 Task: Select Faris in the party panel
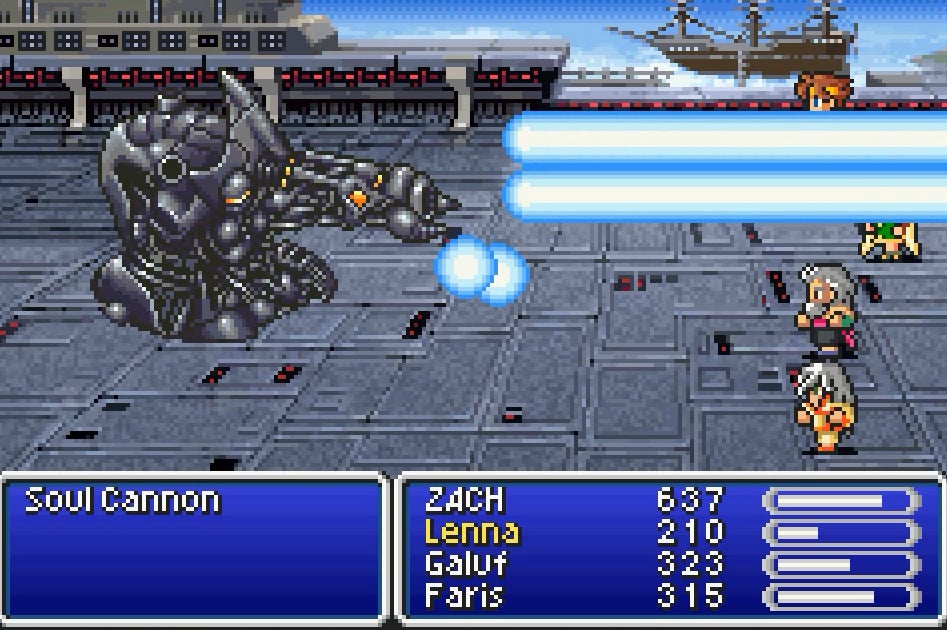[463, 596]
